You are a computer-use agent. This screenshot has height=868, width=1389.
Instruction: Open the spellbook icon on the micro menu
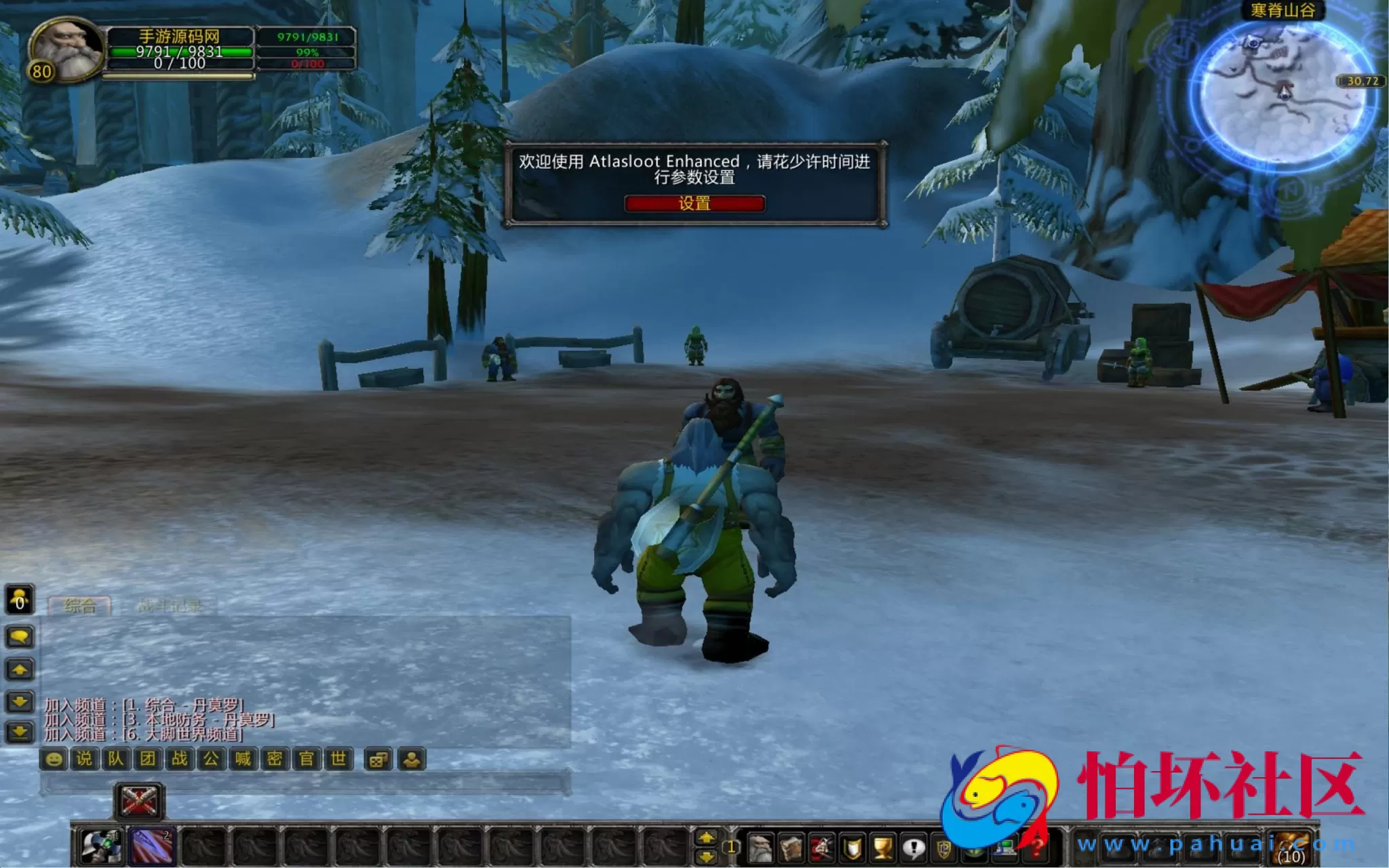click(791, 846)
